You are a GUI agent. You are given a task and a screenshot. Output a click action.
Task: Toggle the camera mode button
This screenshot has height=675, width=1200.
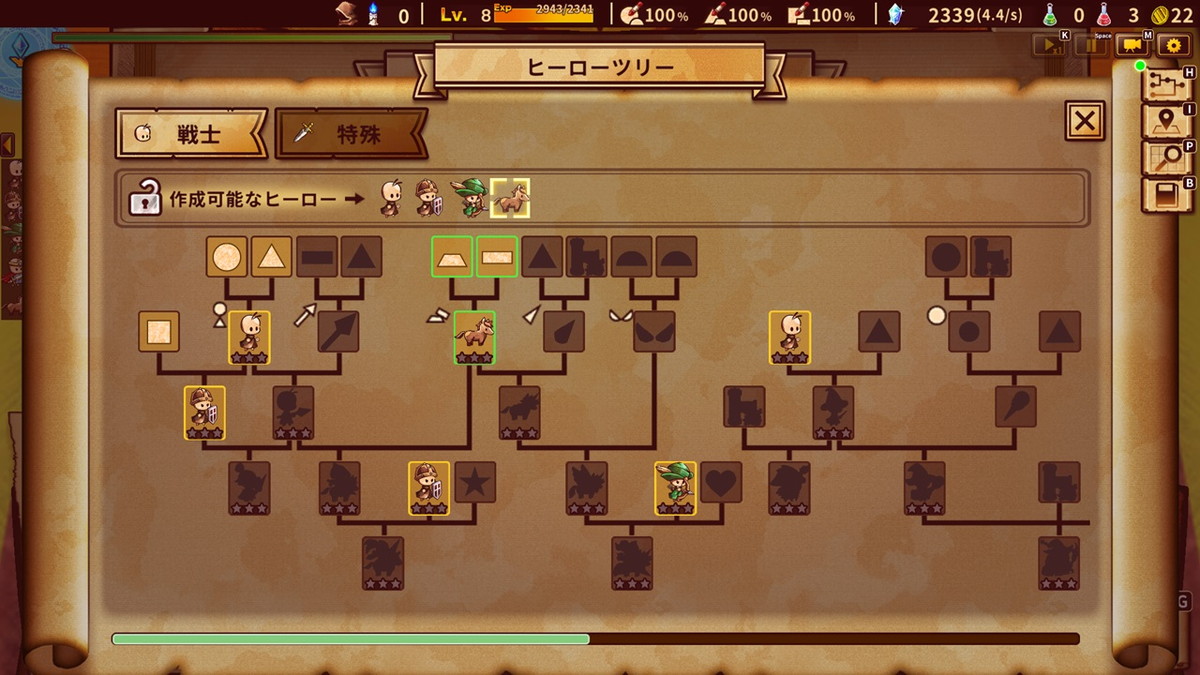pos(1132,45)
